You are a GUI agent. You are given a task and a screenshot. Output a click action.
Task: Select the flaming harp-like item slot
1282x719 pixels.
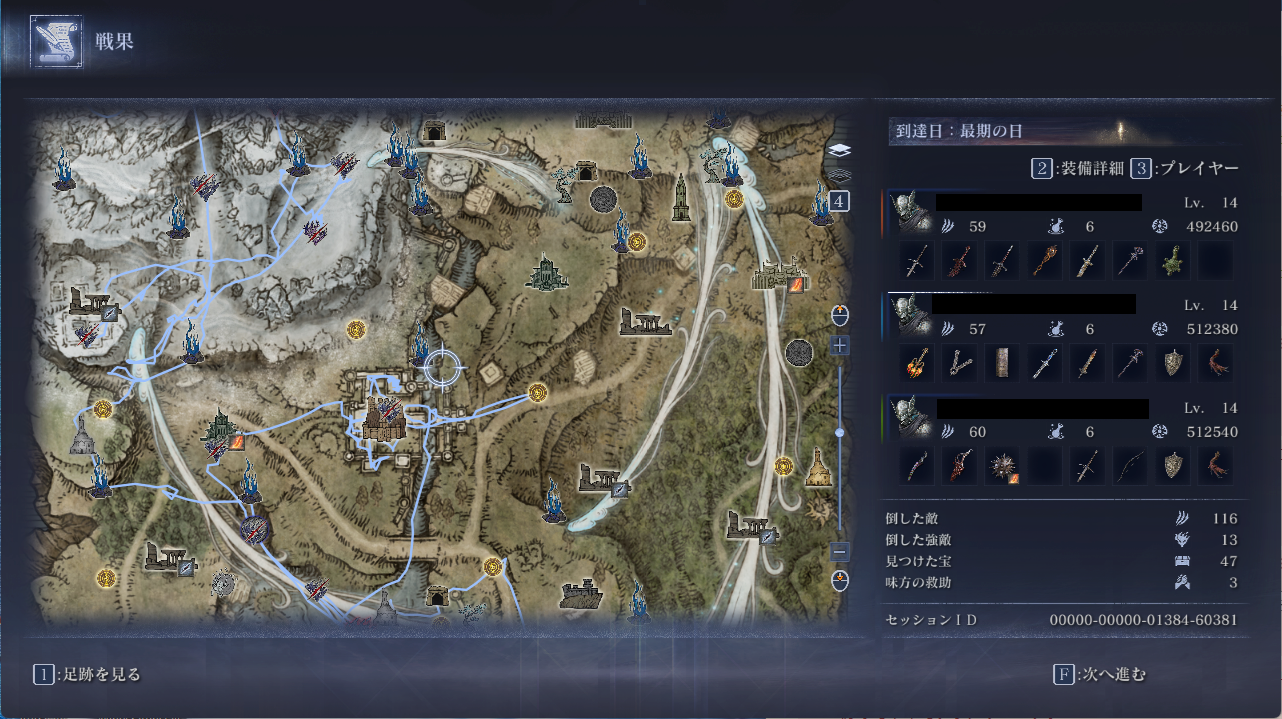pos(916,363)
